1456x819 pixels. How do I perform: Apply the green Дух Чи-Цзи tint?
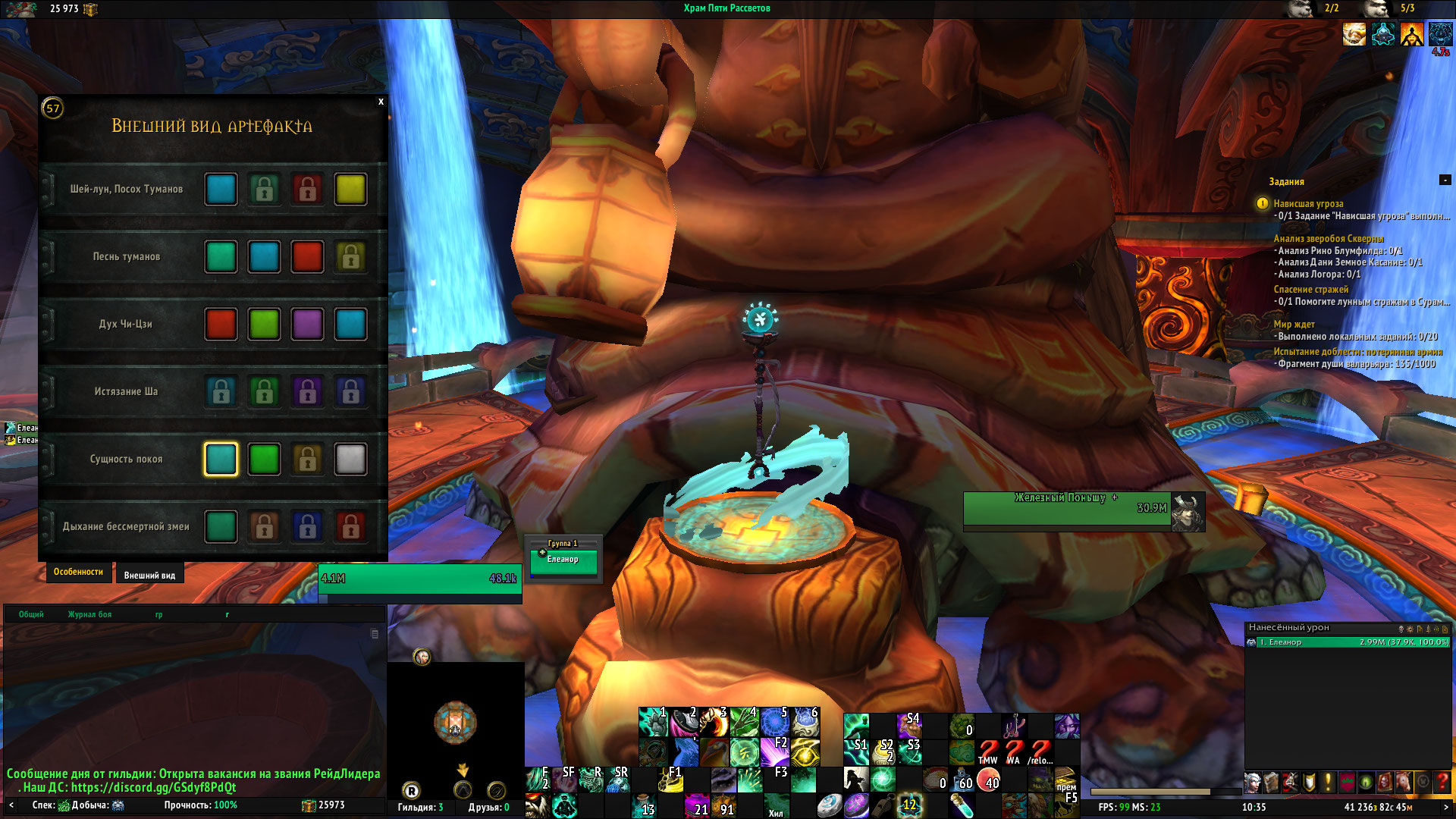click(264, 325)
